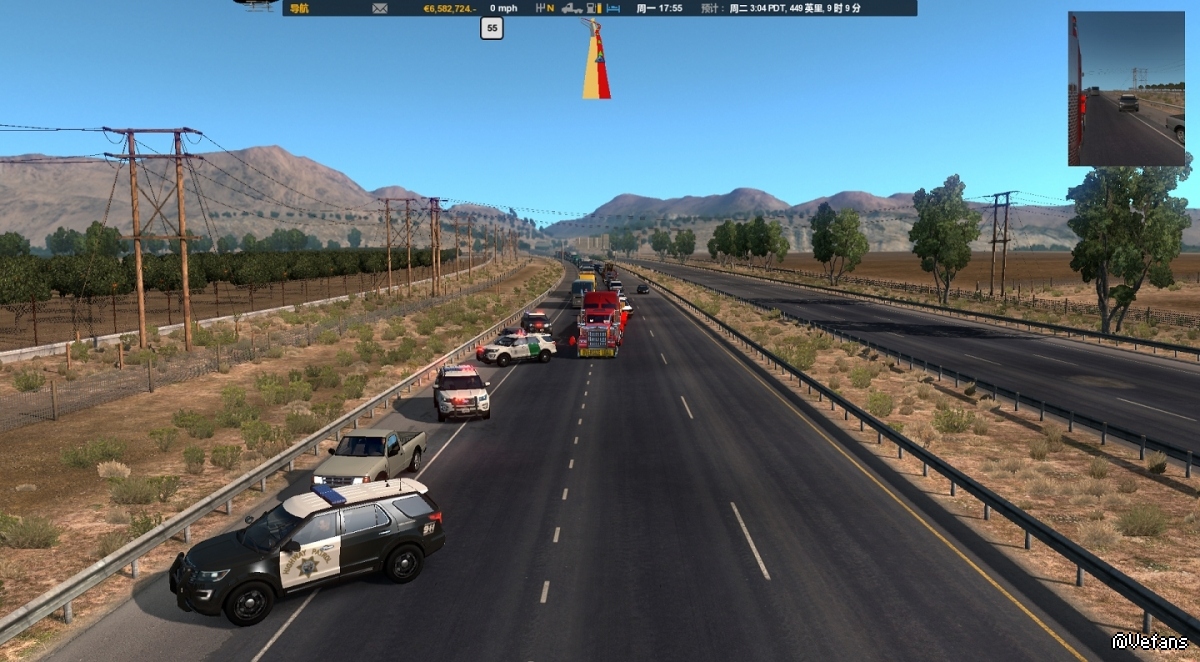Select the rear-view mirror display
1200x662 pixels.
pos(1126,89)
